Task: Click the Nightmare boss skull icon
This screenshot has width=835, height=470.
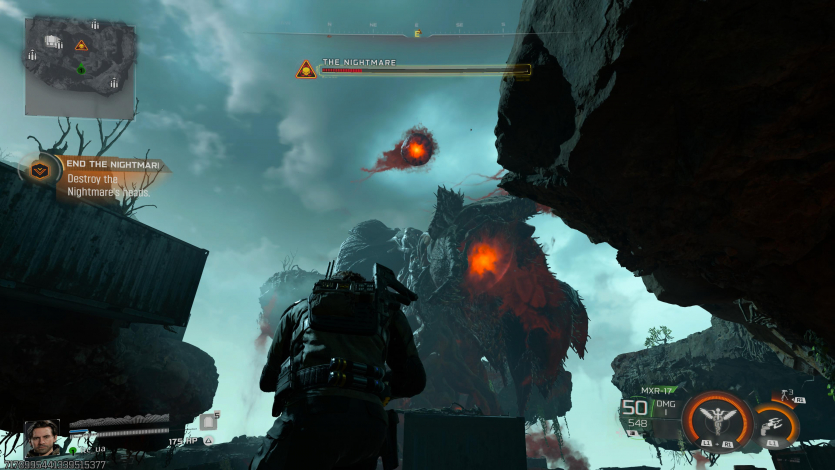Action: [x=305, y=69]
